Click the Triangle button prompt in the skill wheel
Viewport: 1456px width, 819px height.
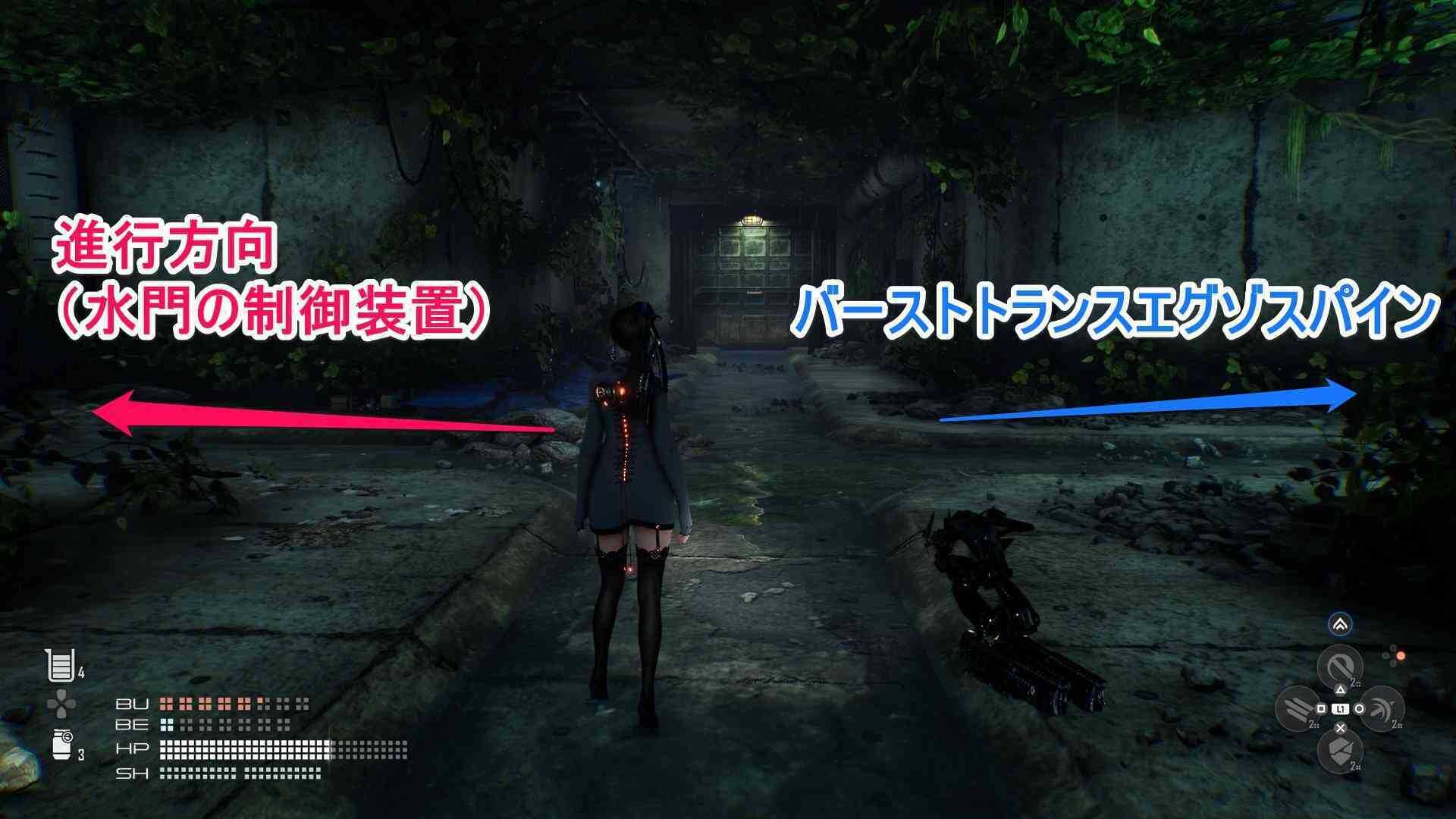(x=1341, y=689)
